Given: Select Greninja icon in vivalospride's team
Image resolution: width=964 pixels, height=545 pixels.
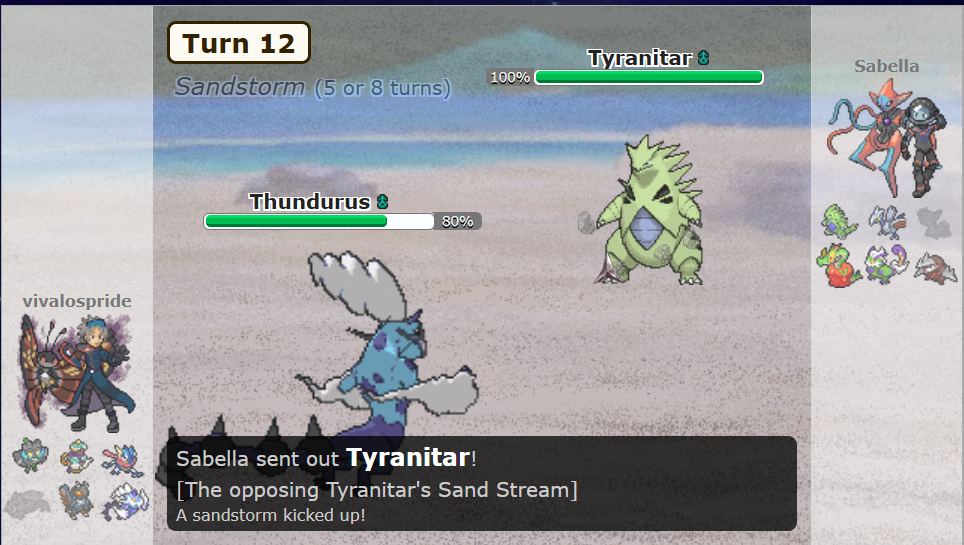Looking at the screenshot, I should [x=122, y=458].
